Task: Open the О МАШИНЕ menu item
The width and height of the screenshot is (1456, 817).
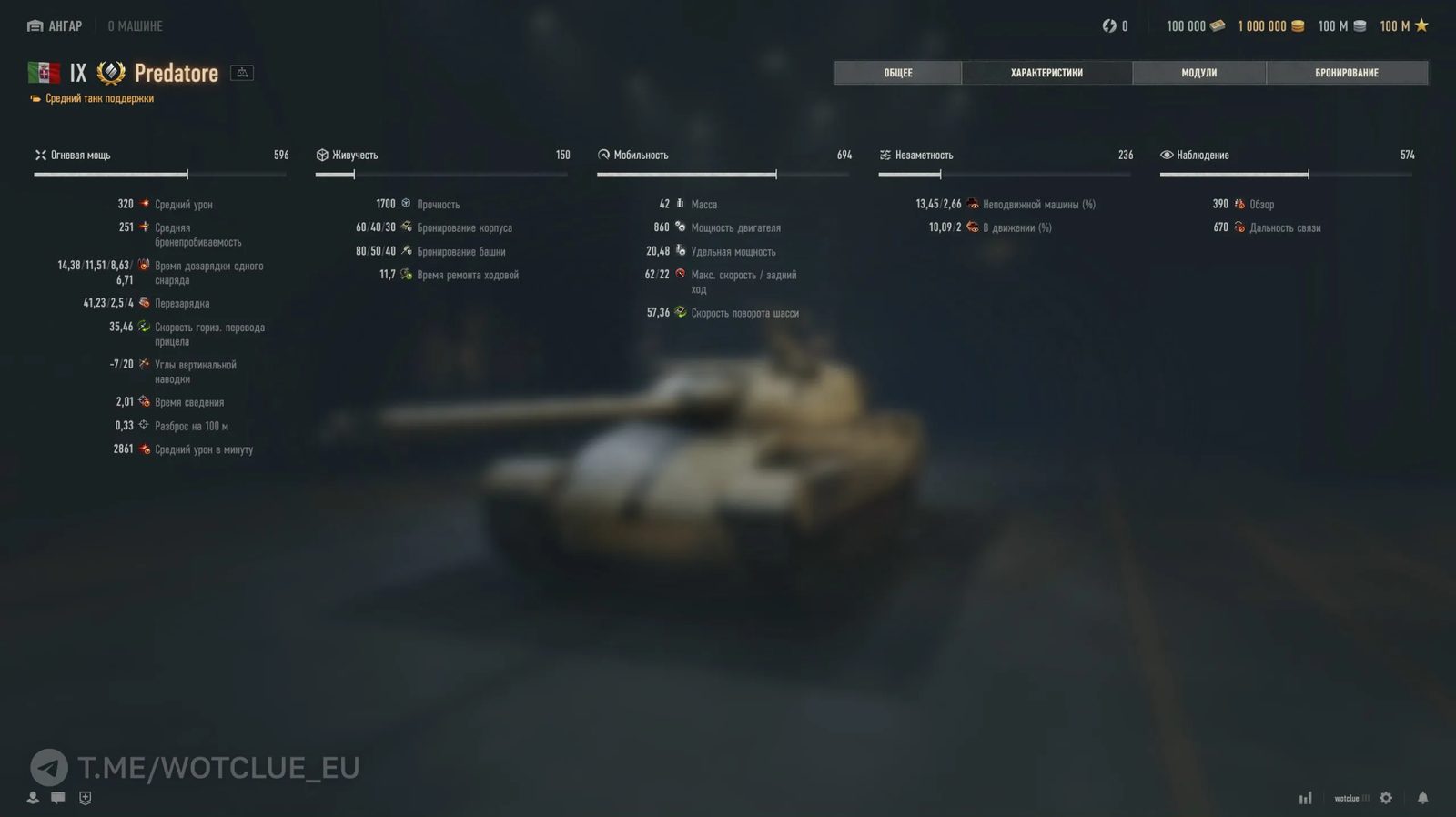Action: point(135,25)
